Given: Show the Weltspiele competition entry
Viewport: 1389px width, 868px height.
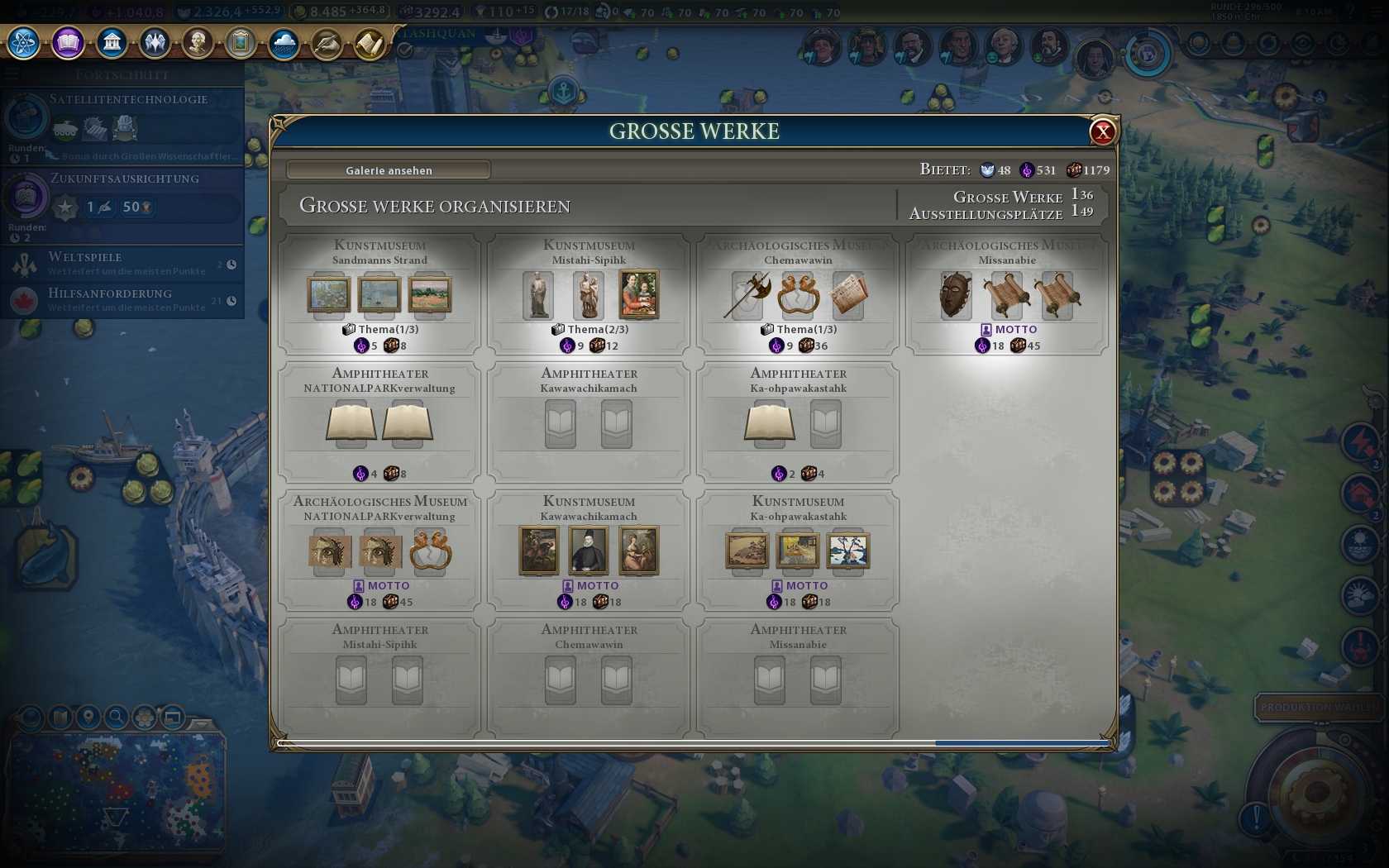Looking at the screenshot, I should pos(122,264).
